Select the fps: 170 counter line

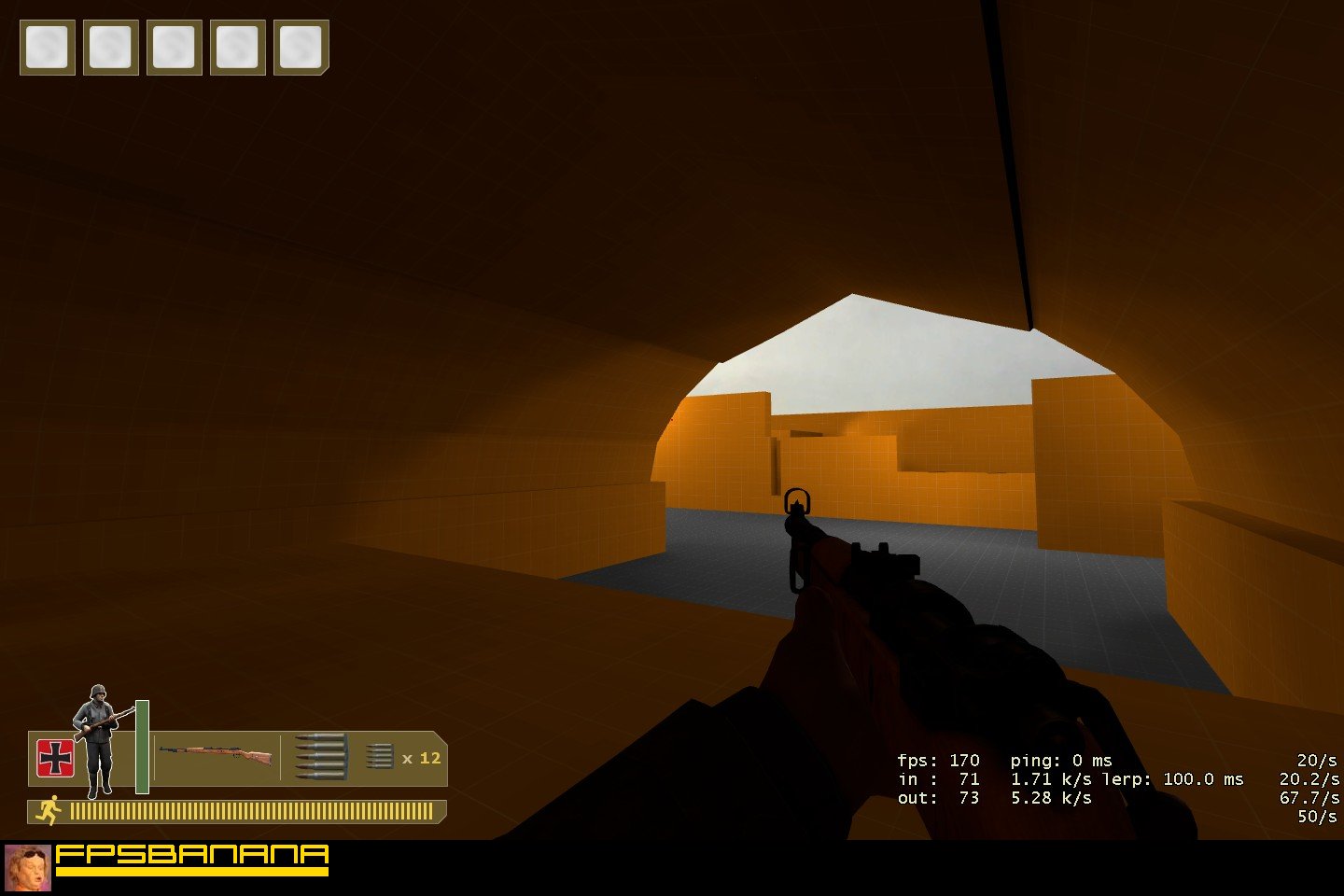click(x=940, y=761)
